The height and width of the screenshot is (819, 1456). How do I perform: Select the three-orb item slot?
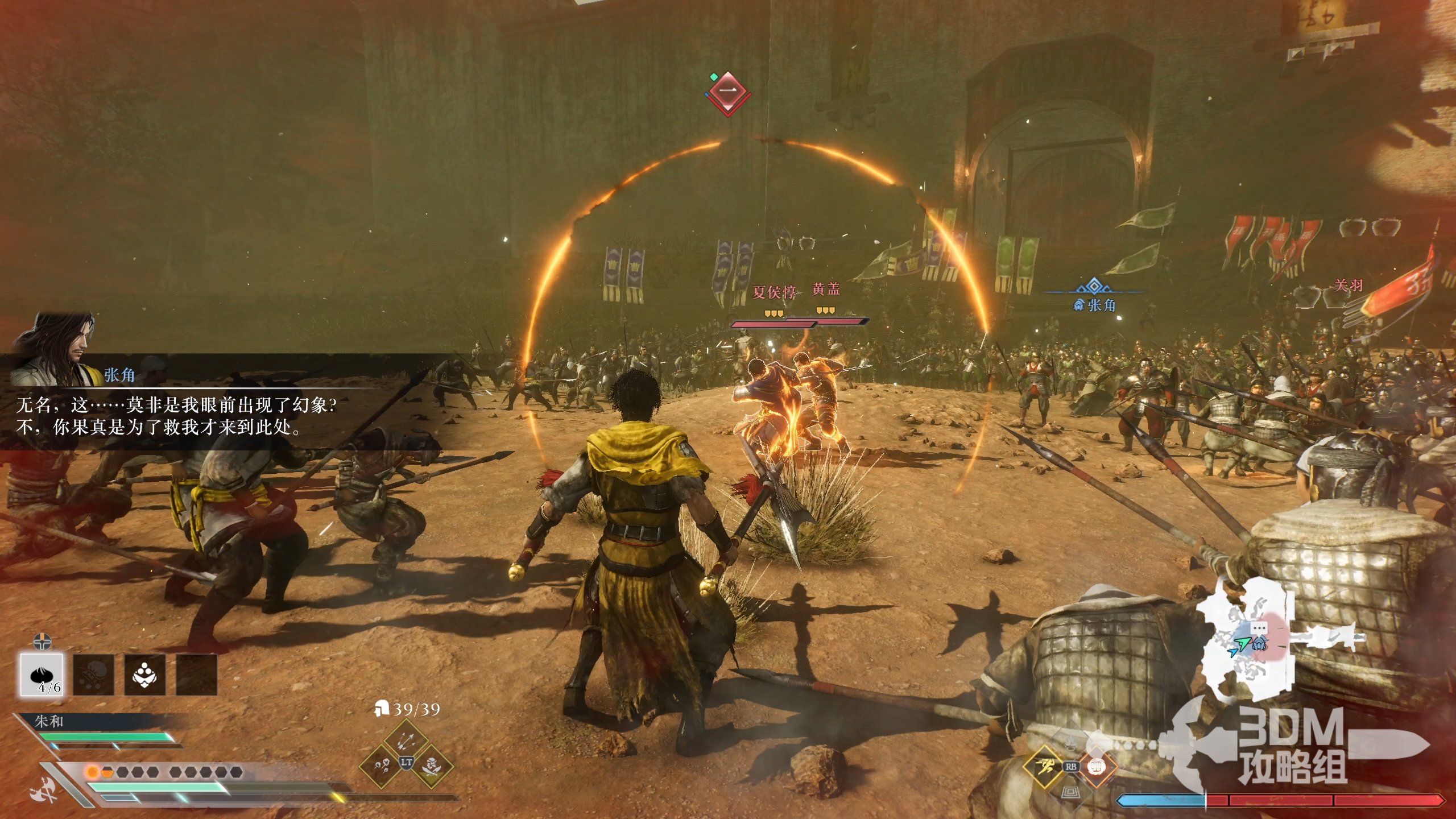(x=146, y=675)
